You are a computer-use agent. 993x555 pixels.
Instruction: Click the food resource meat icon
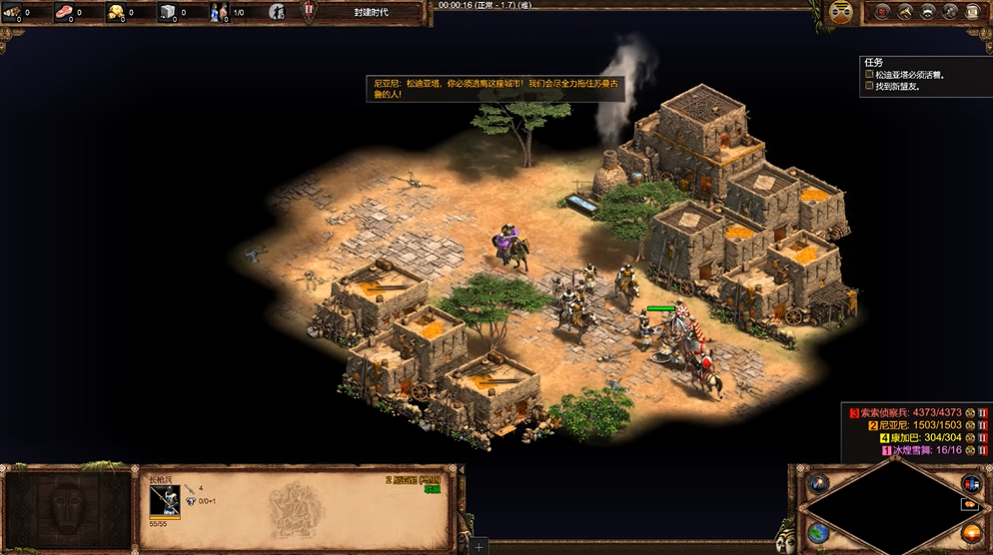65,12
